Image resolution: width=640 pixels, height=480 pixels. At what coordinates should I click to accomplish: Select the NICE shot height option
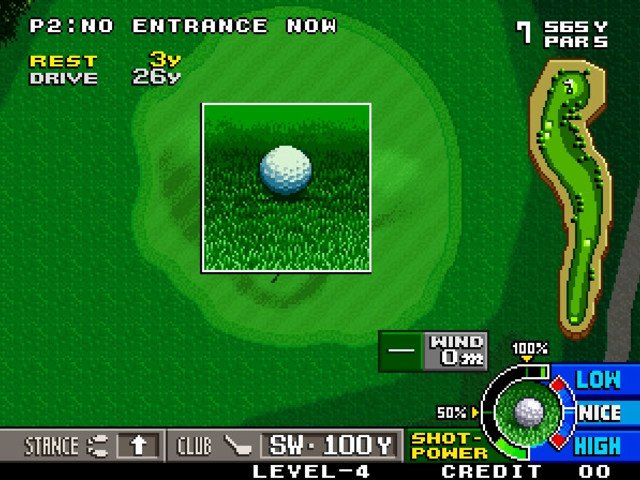click(x=599, y=412)
